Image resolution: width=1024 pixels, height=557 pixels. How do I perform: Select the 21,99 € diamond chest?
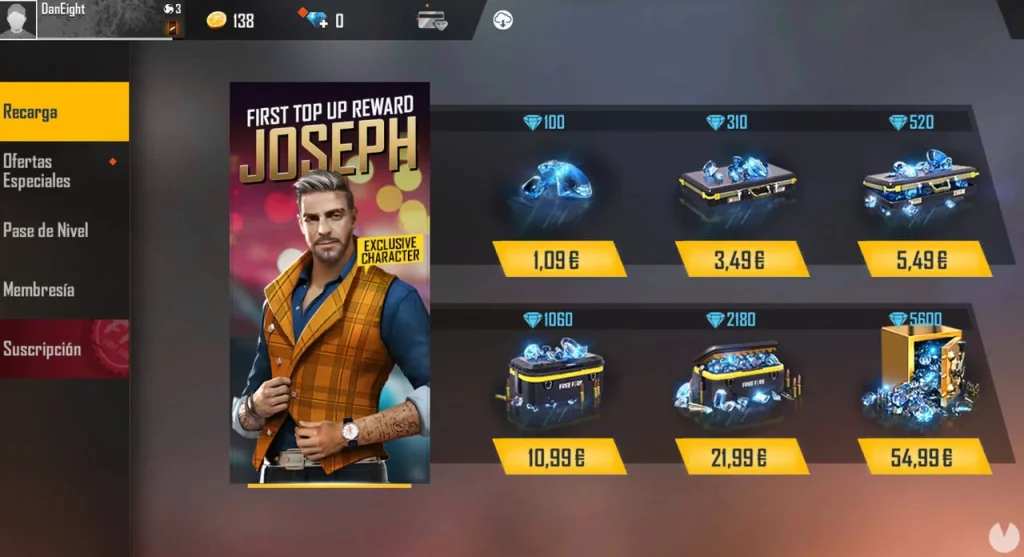tap(741, 457)
